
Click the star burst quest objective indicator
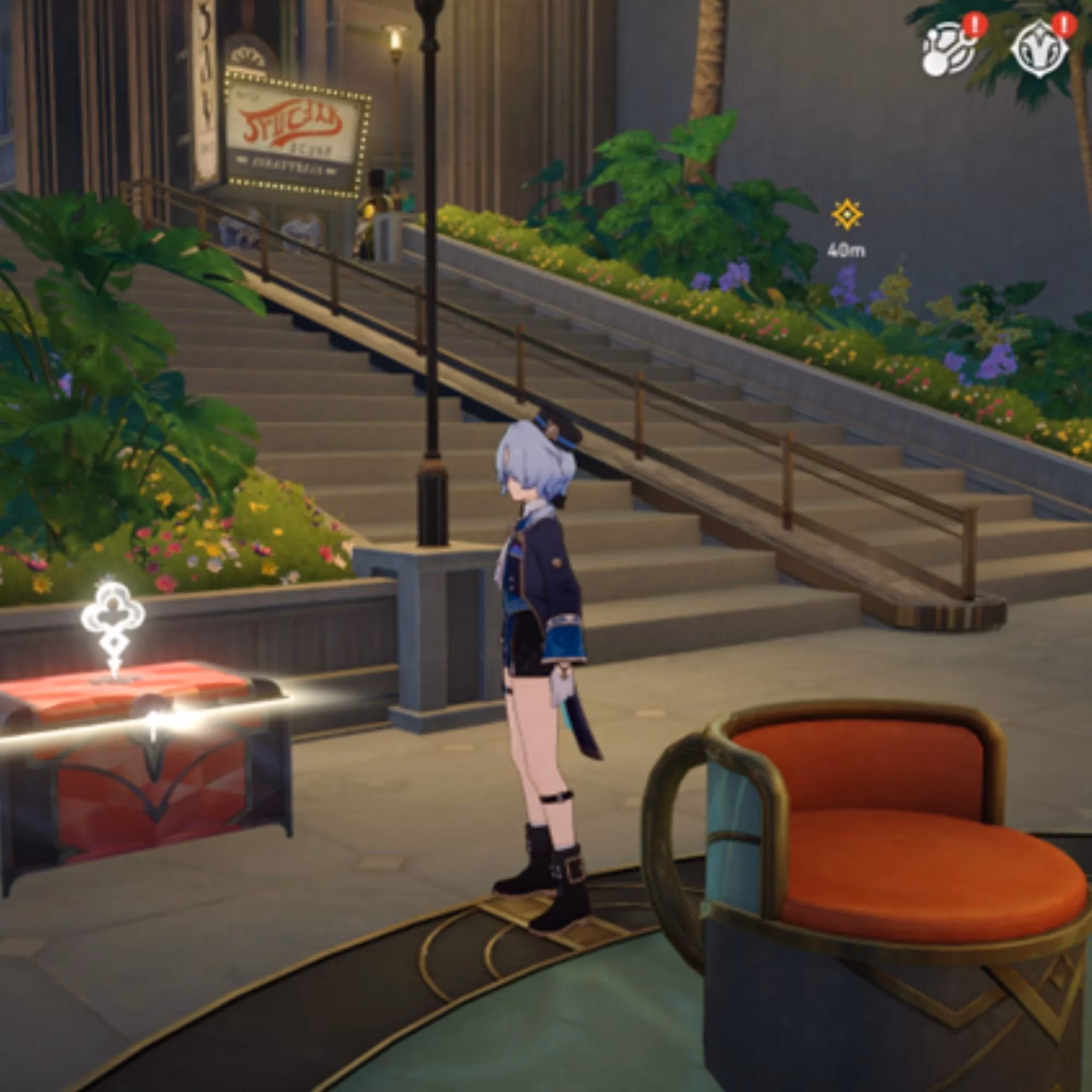[x=846, y=213]
